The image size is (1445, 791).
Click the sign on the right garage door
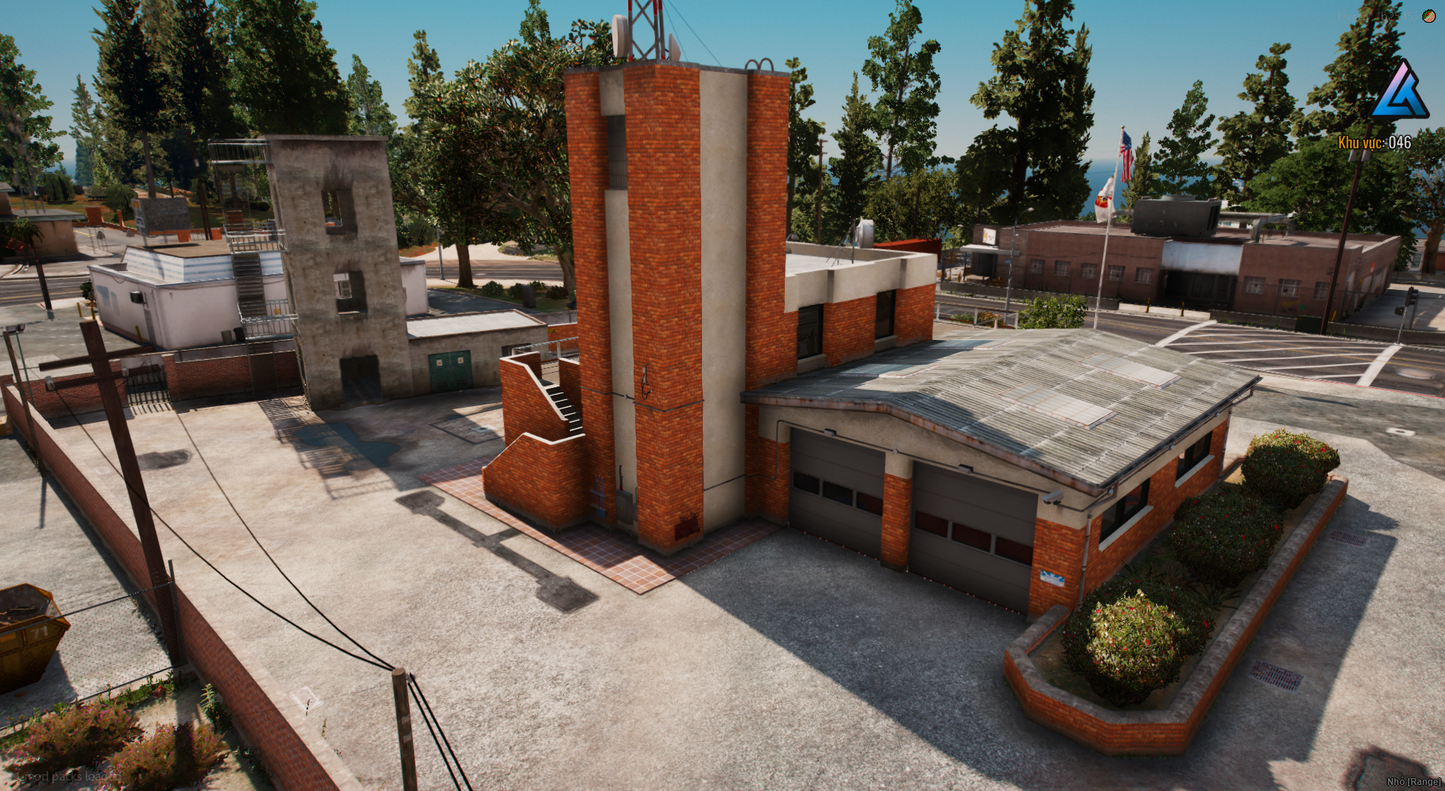point(1051,576)
